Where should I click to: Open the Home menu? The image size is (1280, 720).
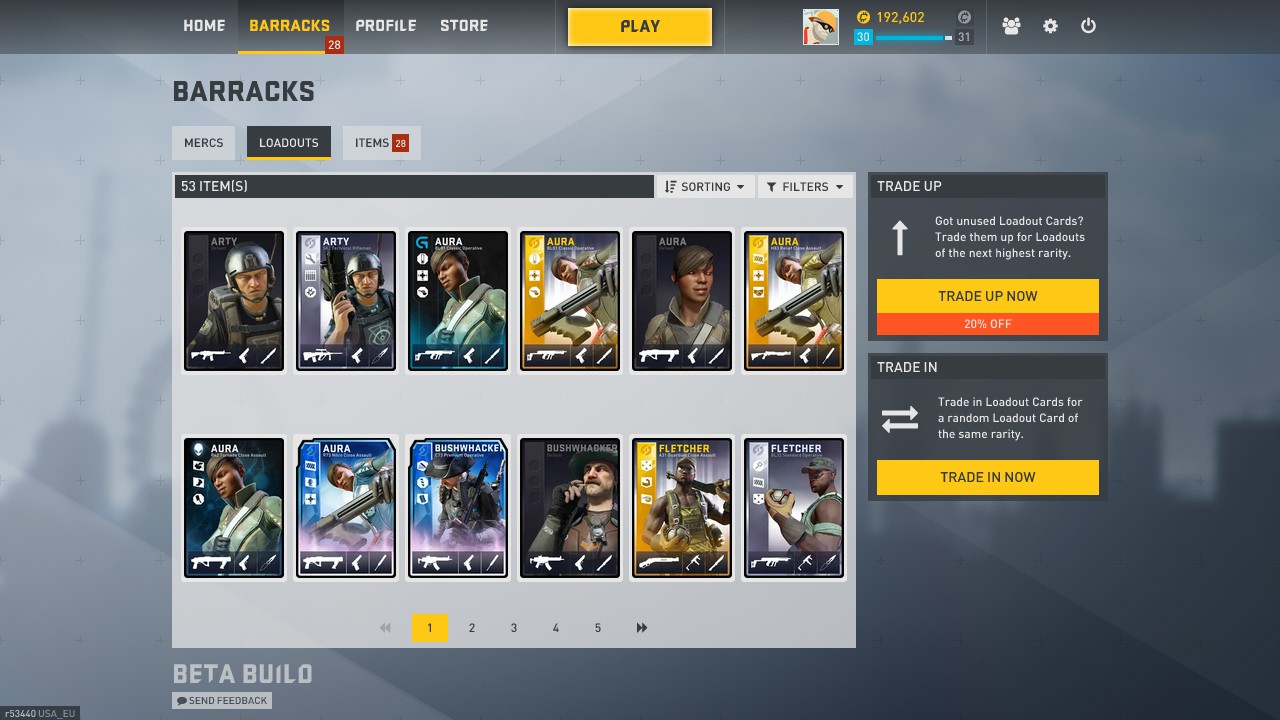[204, 26]
